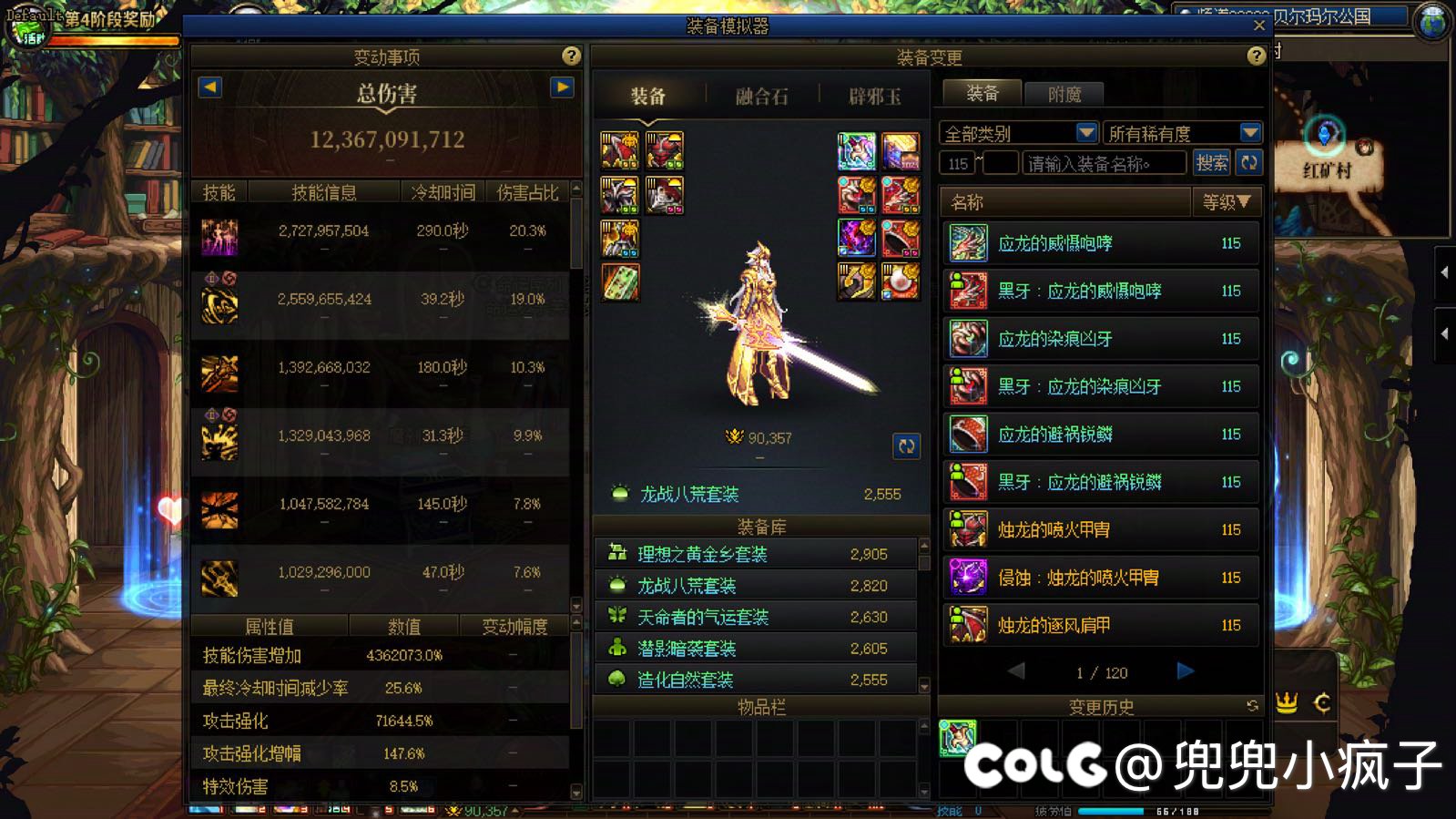Go to the next page of equipment results

tap(1185, 671)
